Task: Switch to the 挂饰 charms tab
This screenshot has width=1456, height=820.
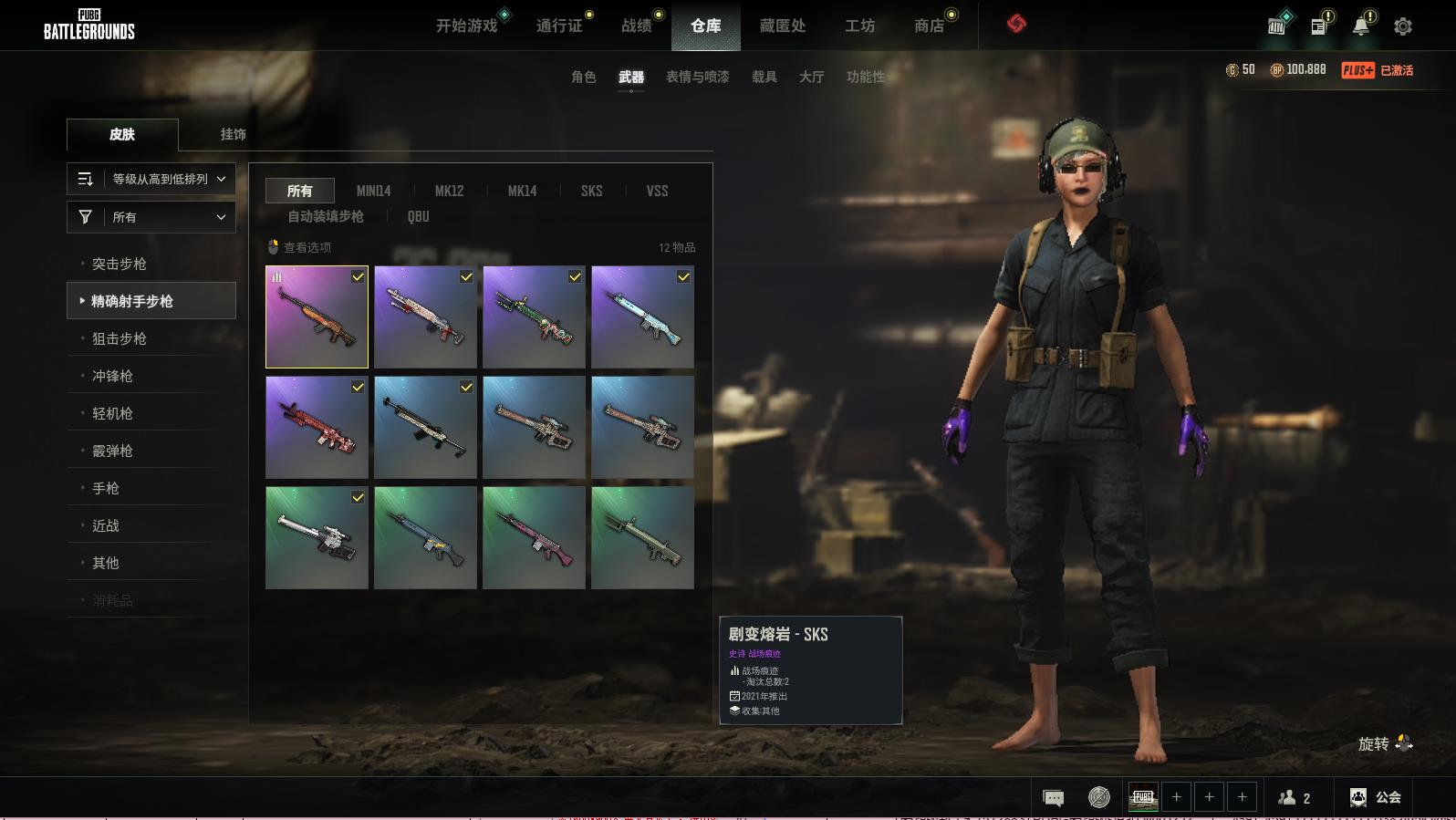Action: 233,134
